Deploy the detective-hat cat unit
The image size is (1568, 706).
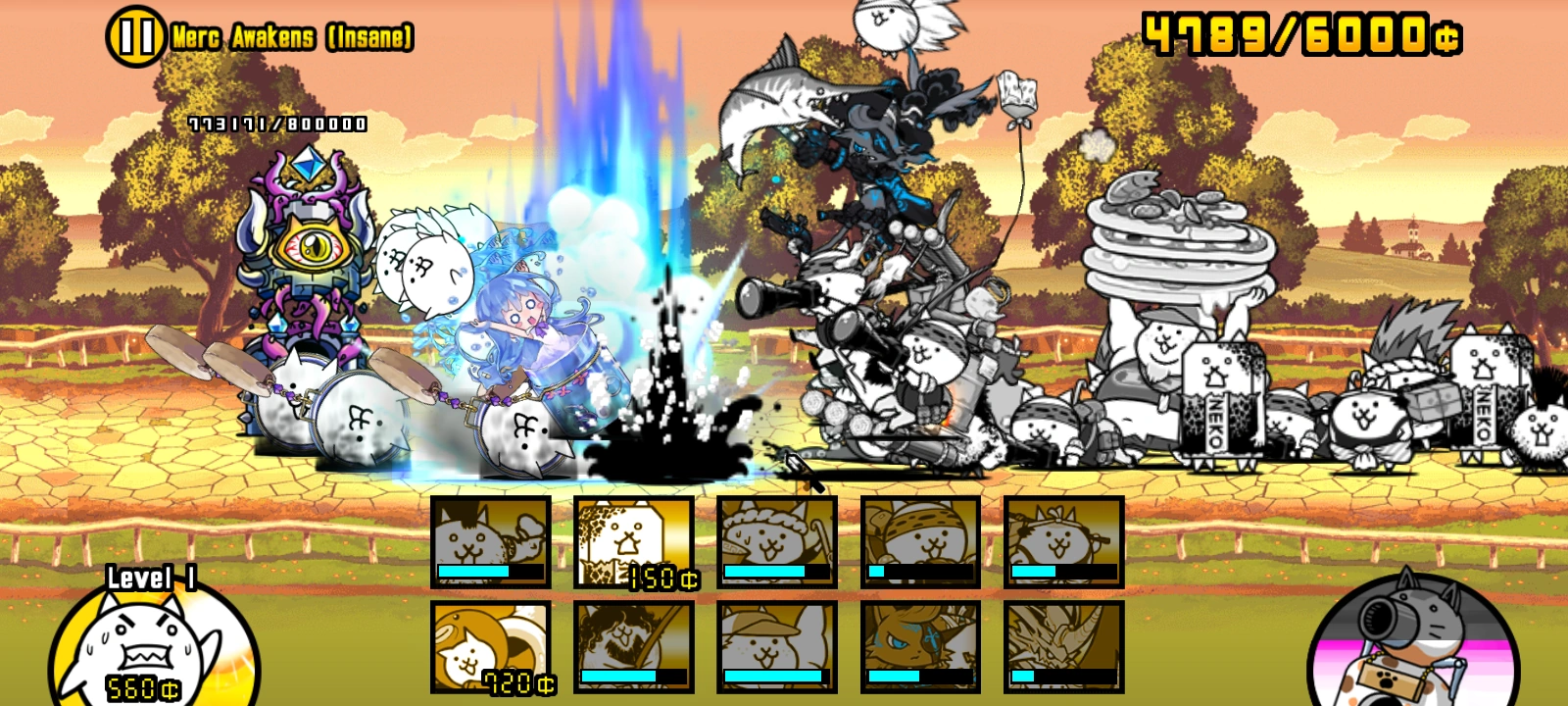(x=779, y=647)
